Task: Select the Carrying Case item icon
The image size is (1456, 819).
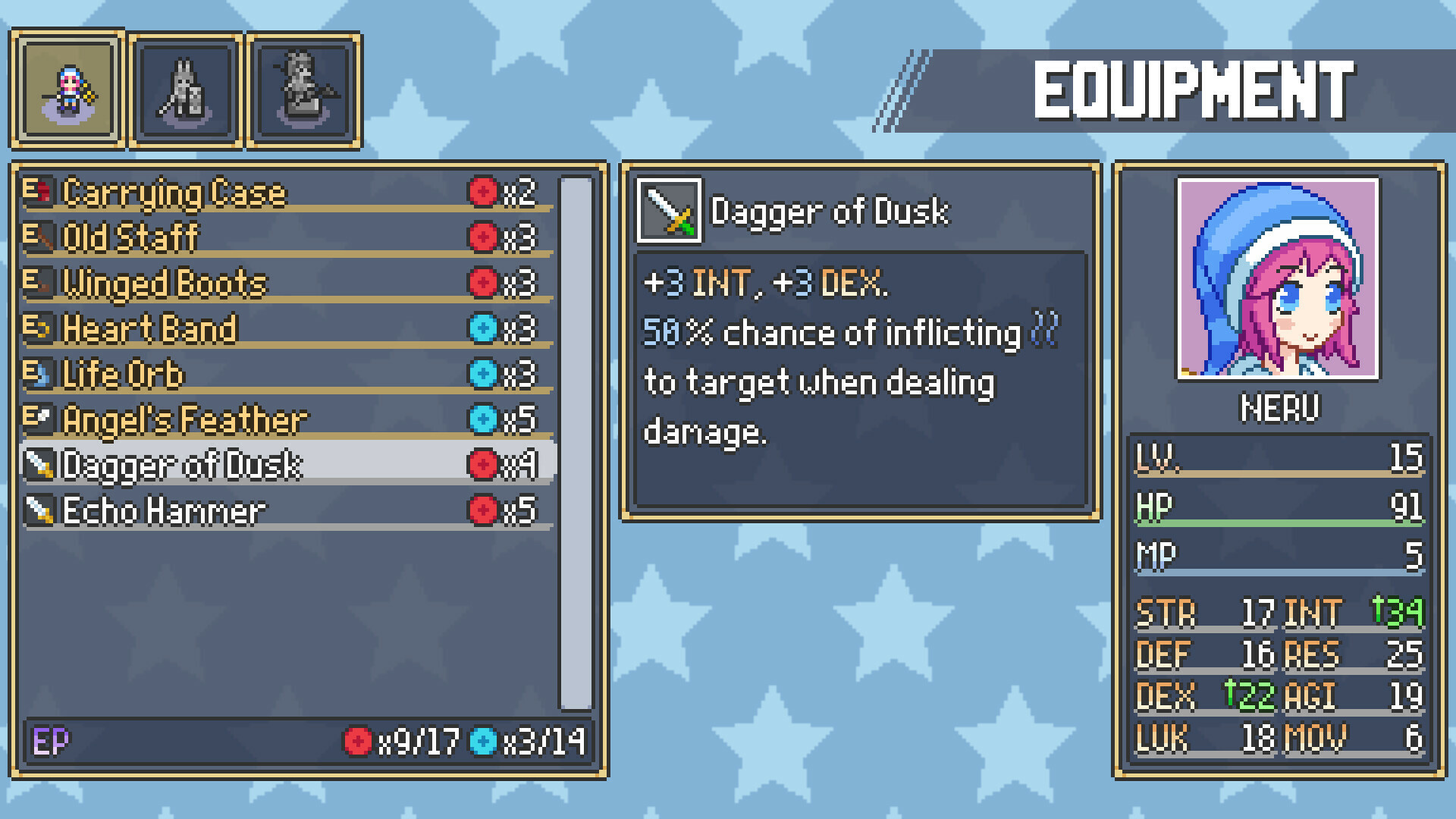Action: point(39,191)
